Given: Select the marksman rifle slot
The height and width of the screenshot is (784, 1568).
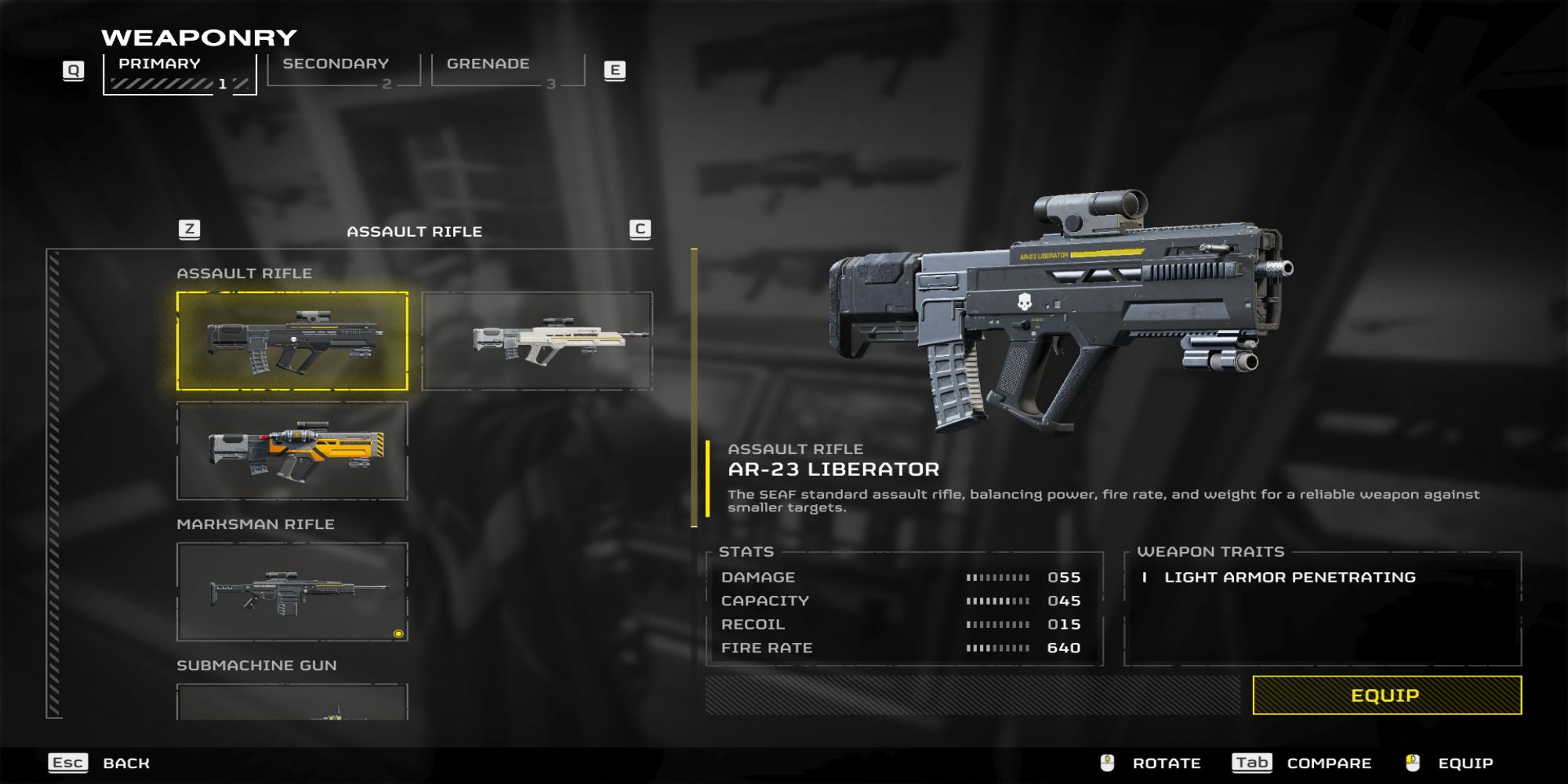Looking at the screenshot, I should point(292,592).
